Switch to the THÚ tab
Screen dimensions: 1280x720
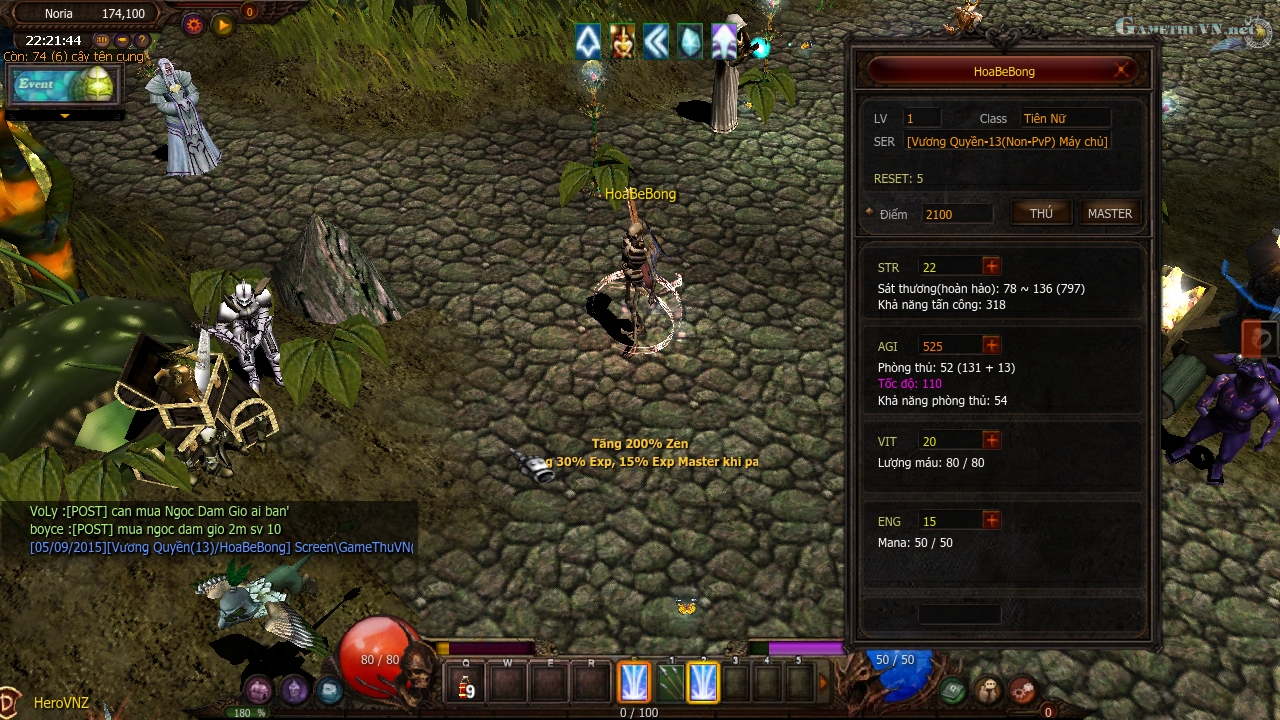(1041, 212)
